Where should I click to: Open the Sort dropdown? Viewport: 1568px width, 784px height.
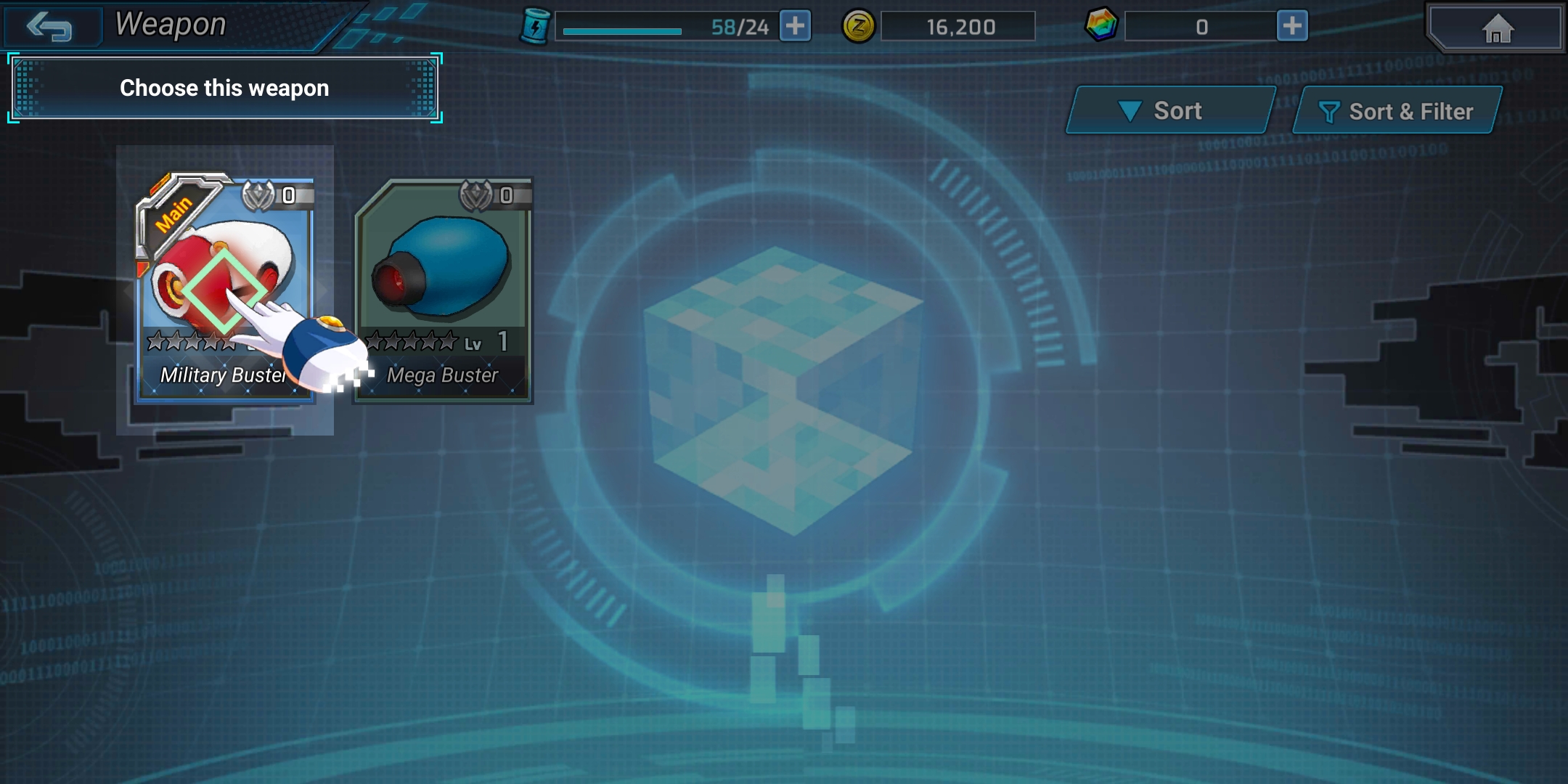pos(1169,110)
